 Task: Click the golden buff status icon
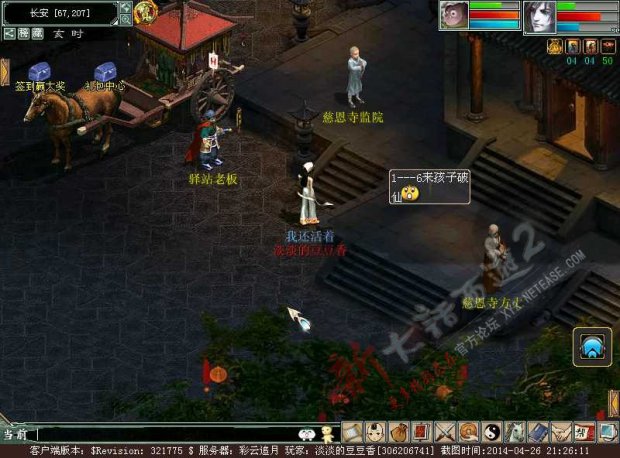tap(554, 46)
